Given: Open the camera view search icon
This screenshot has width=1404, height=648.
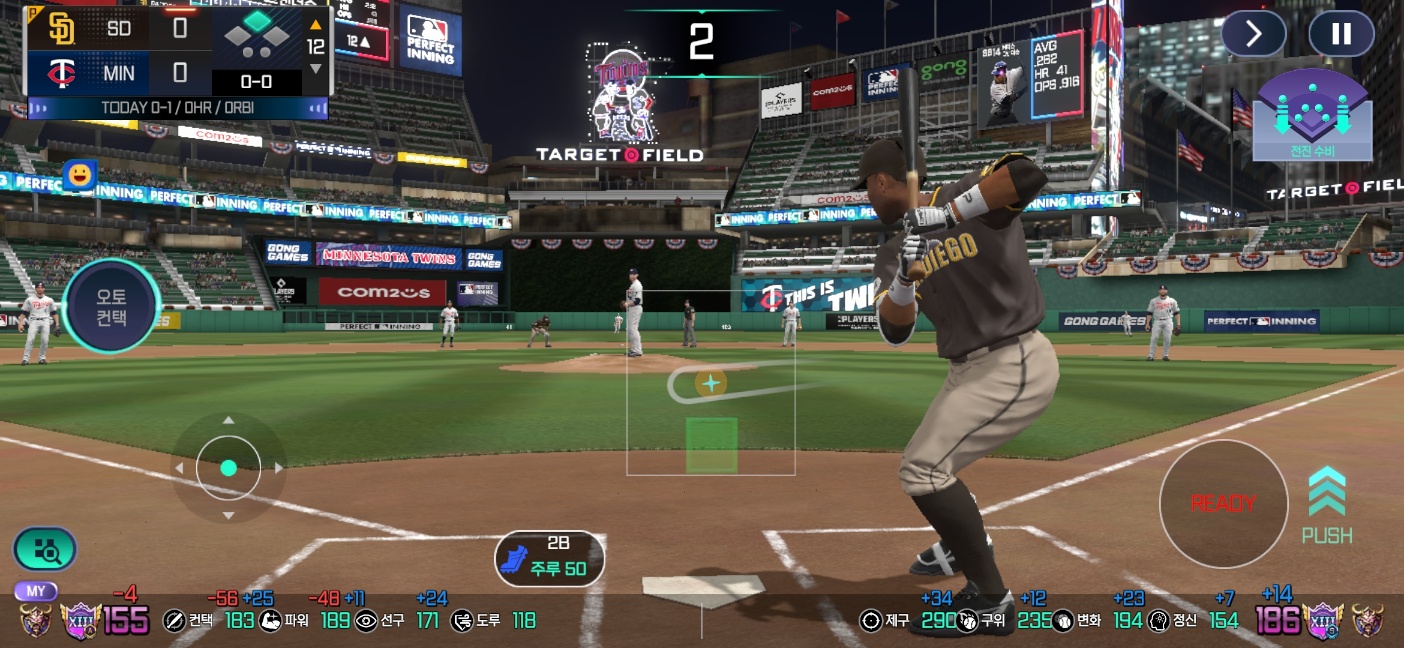Looking at the screenshot, I should 45,548.
